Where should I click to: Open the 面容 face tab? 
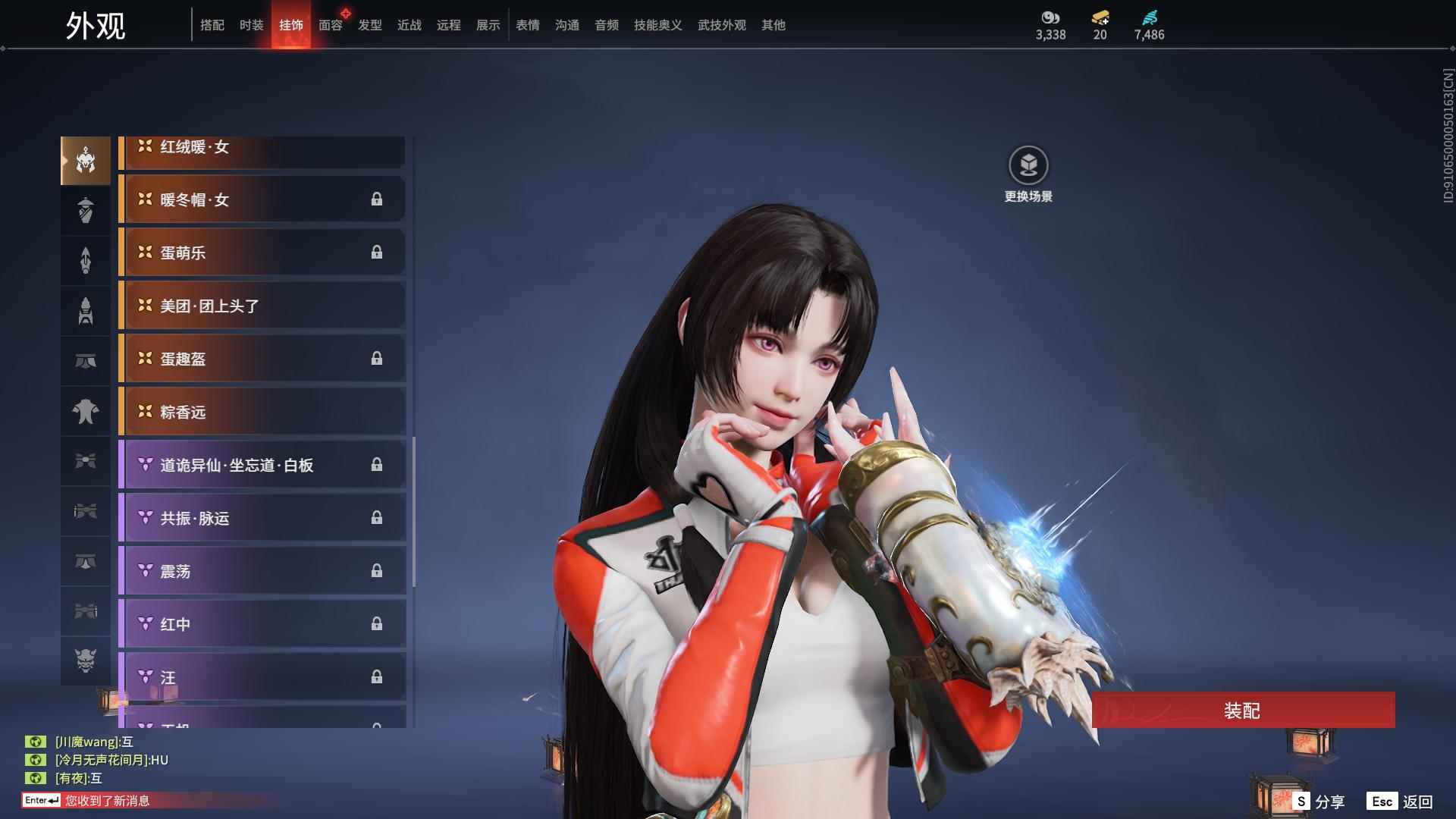pyautogui.click(x=331, y=25)
